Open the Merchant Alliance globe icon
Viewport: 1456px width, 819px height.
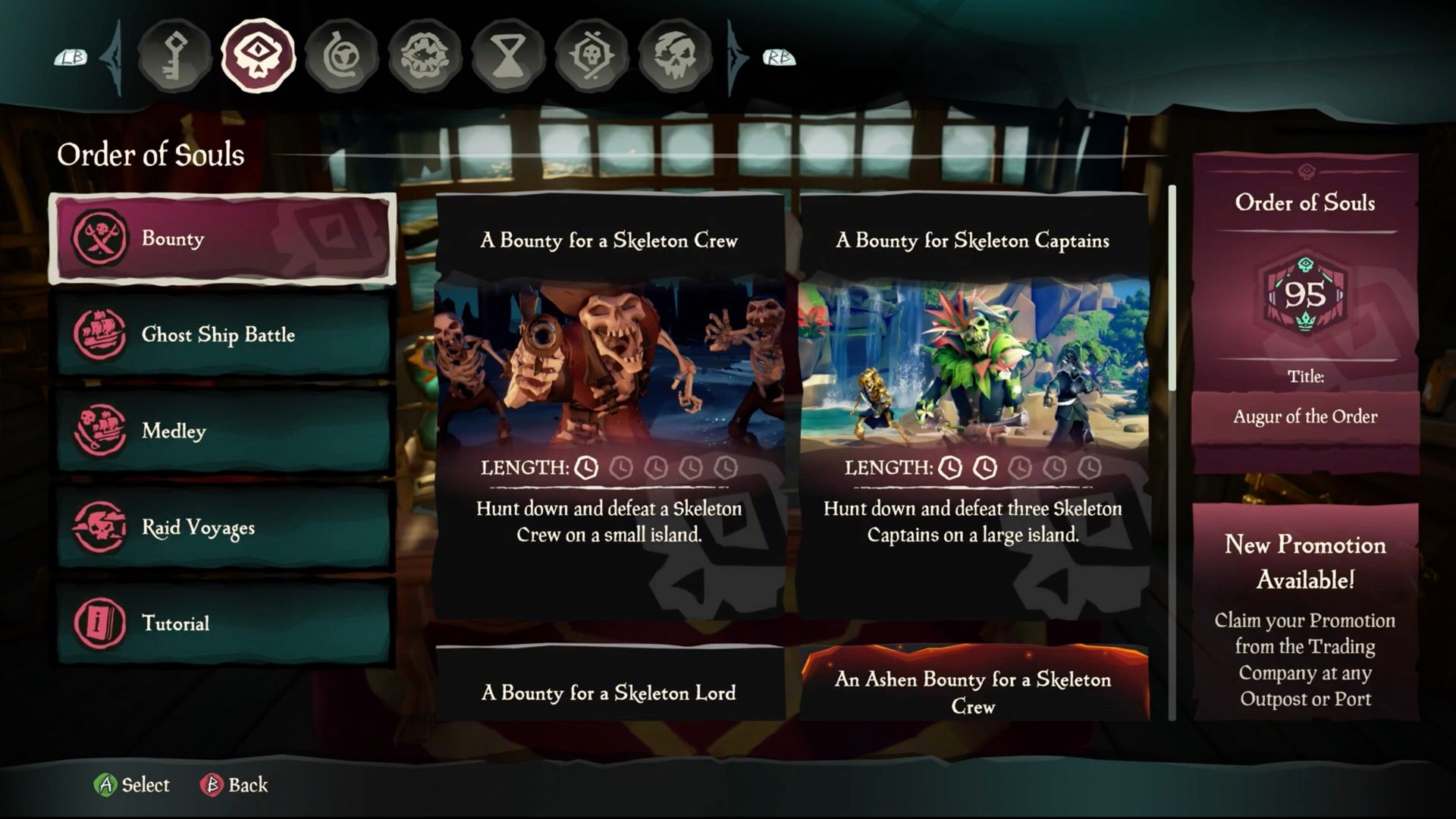tap(341, 55)
